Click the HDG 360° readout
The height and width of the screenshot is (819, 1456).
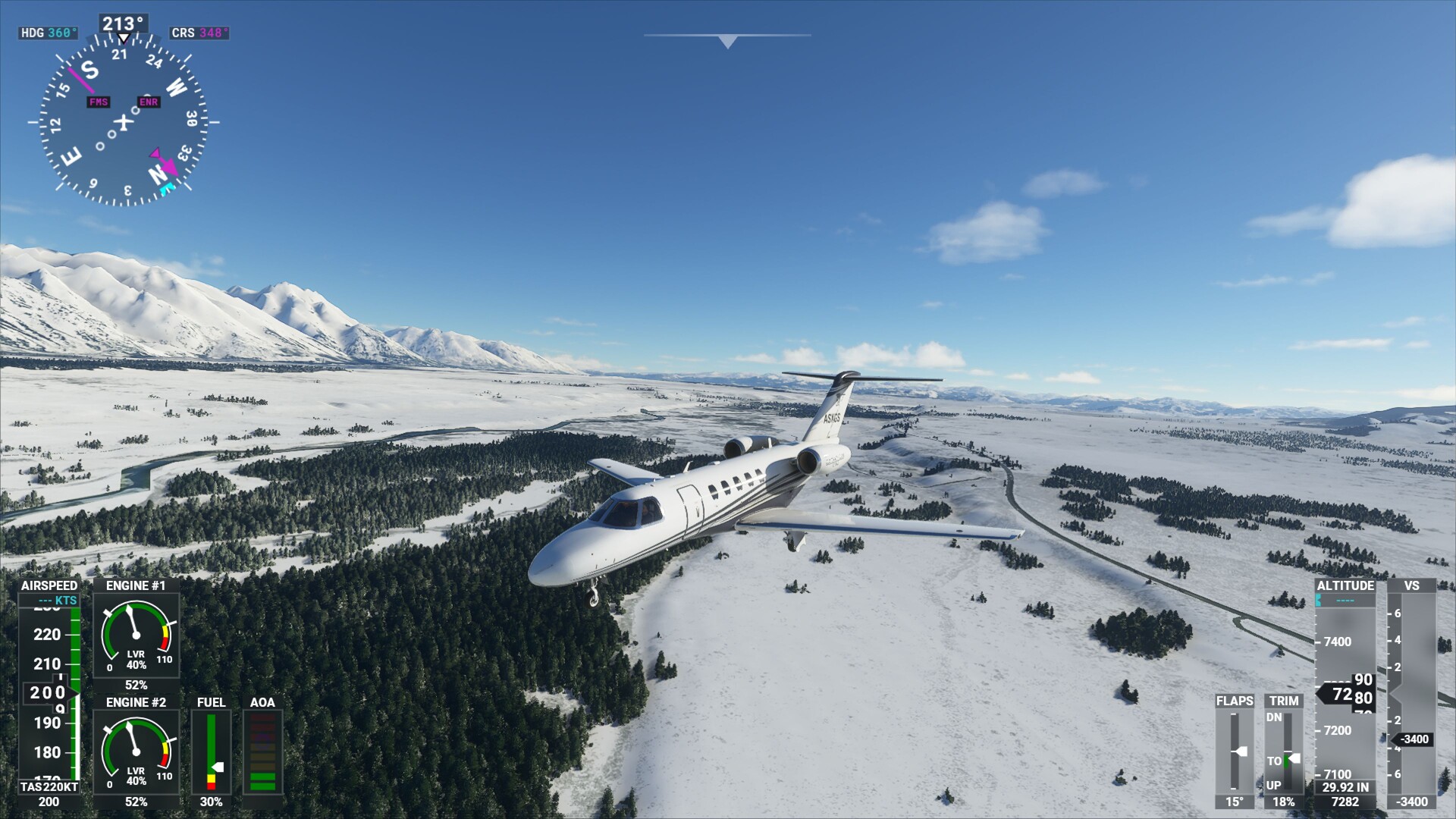[x=49, y=33]
